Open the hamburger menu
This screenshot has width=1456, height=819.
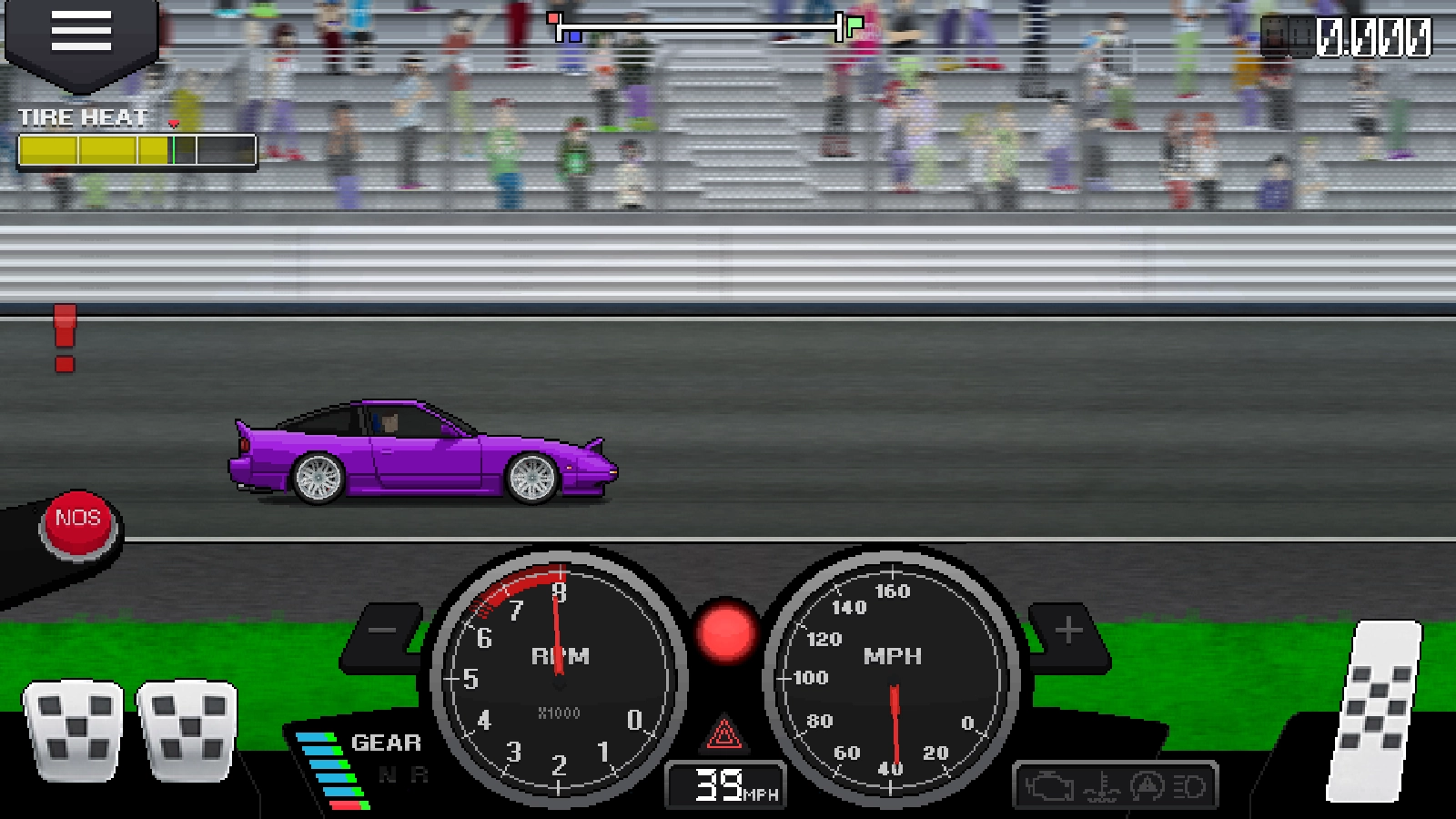pos(81,33)
